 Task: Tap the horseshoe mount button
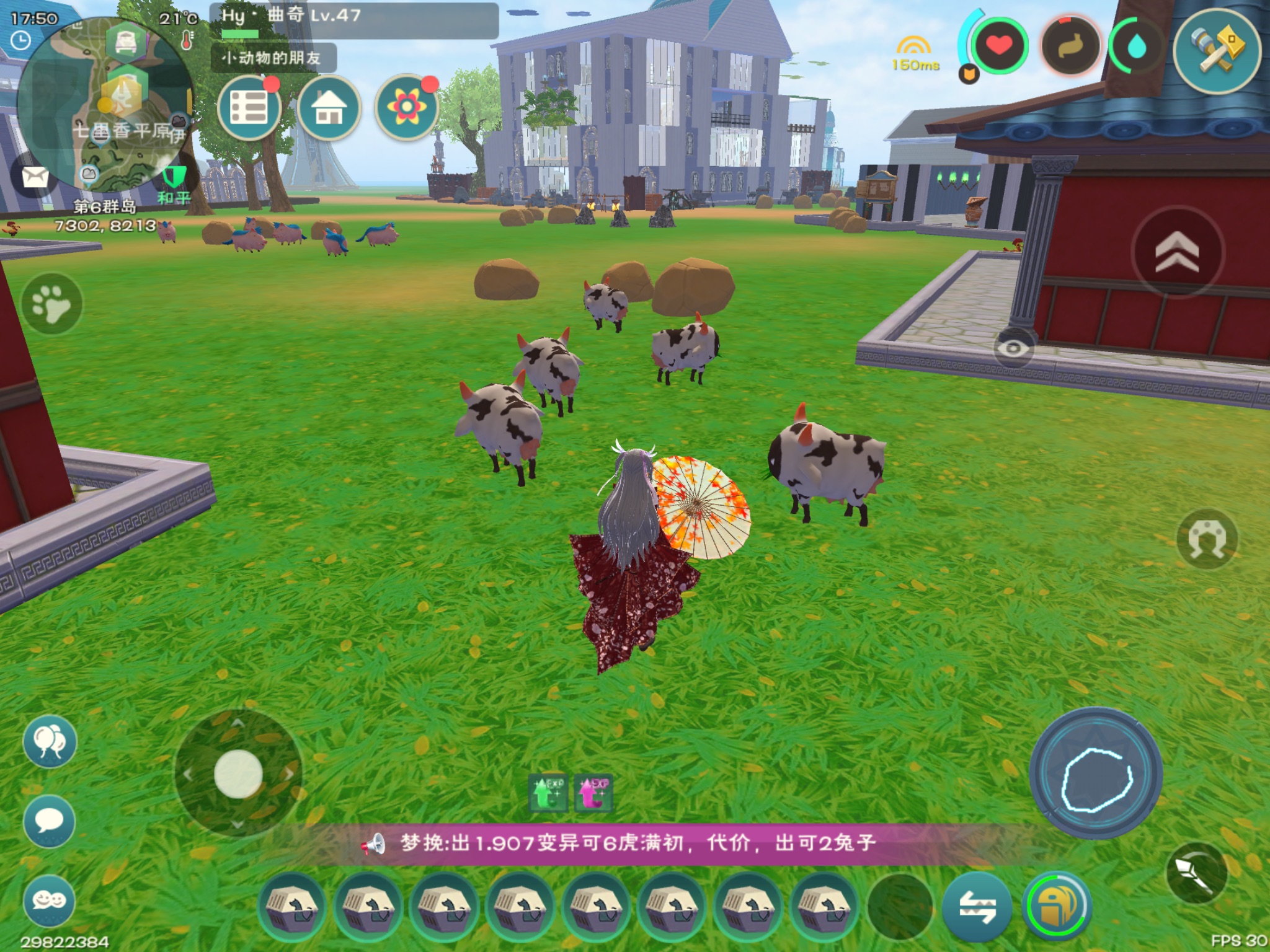click(x=1207, y=538)
